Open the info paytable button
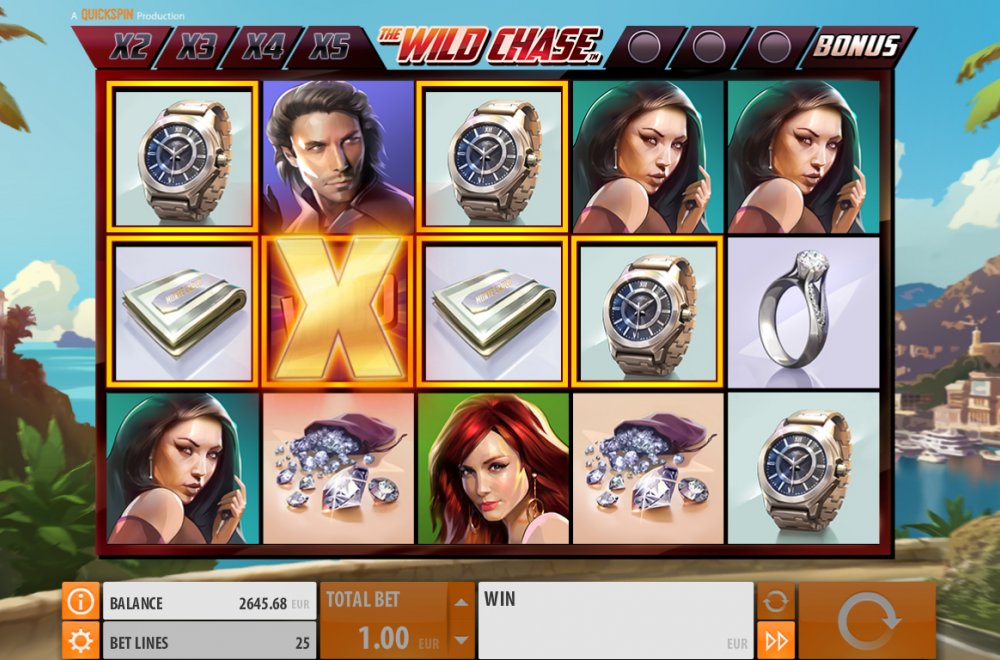This screenshot has height=660, width=1000. pos(81,602)
